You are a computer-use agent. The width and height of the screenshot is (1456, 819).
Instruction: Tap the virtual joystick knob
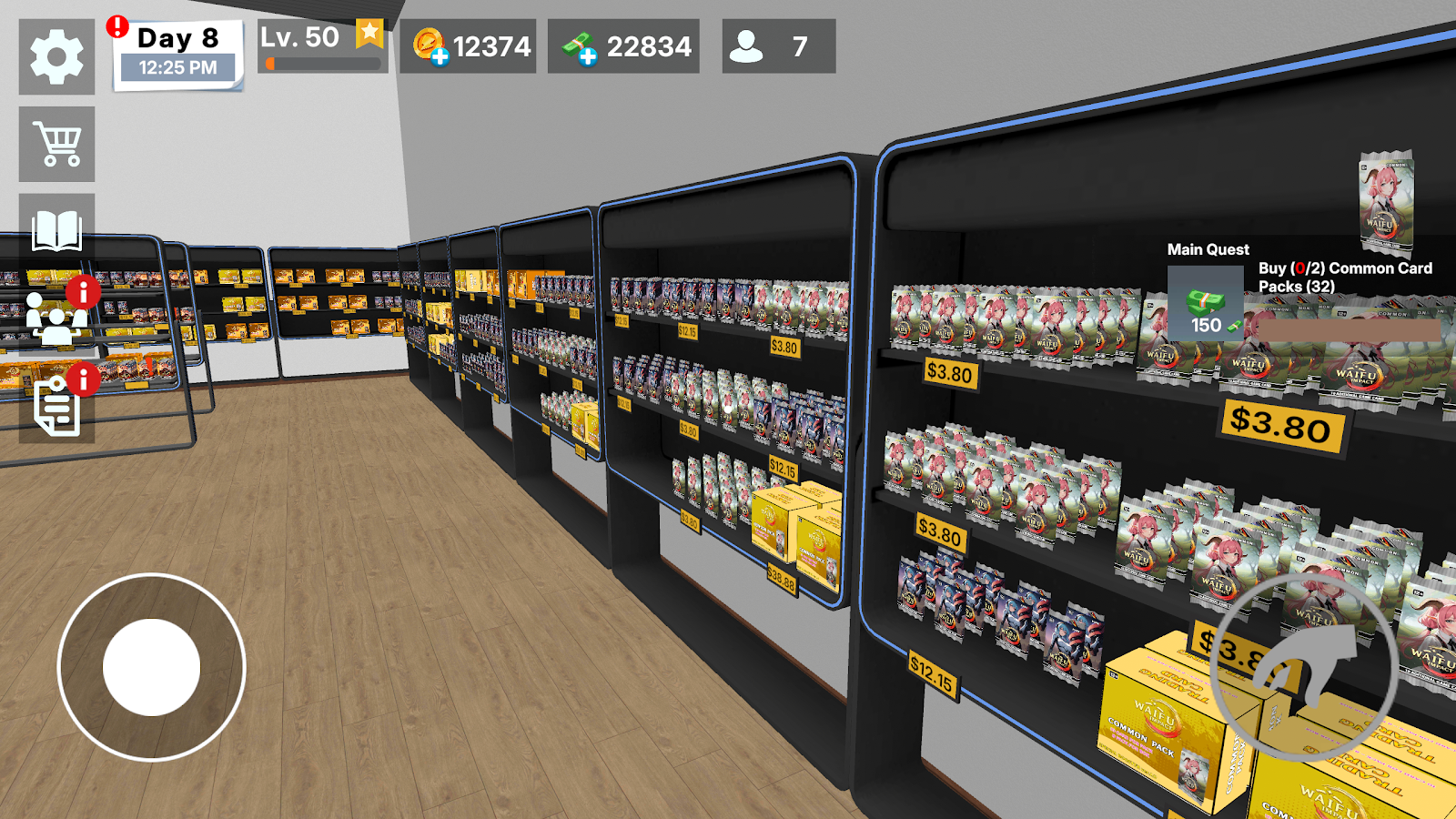tap(151, 667)
